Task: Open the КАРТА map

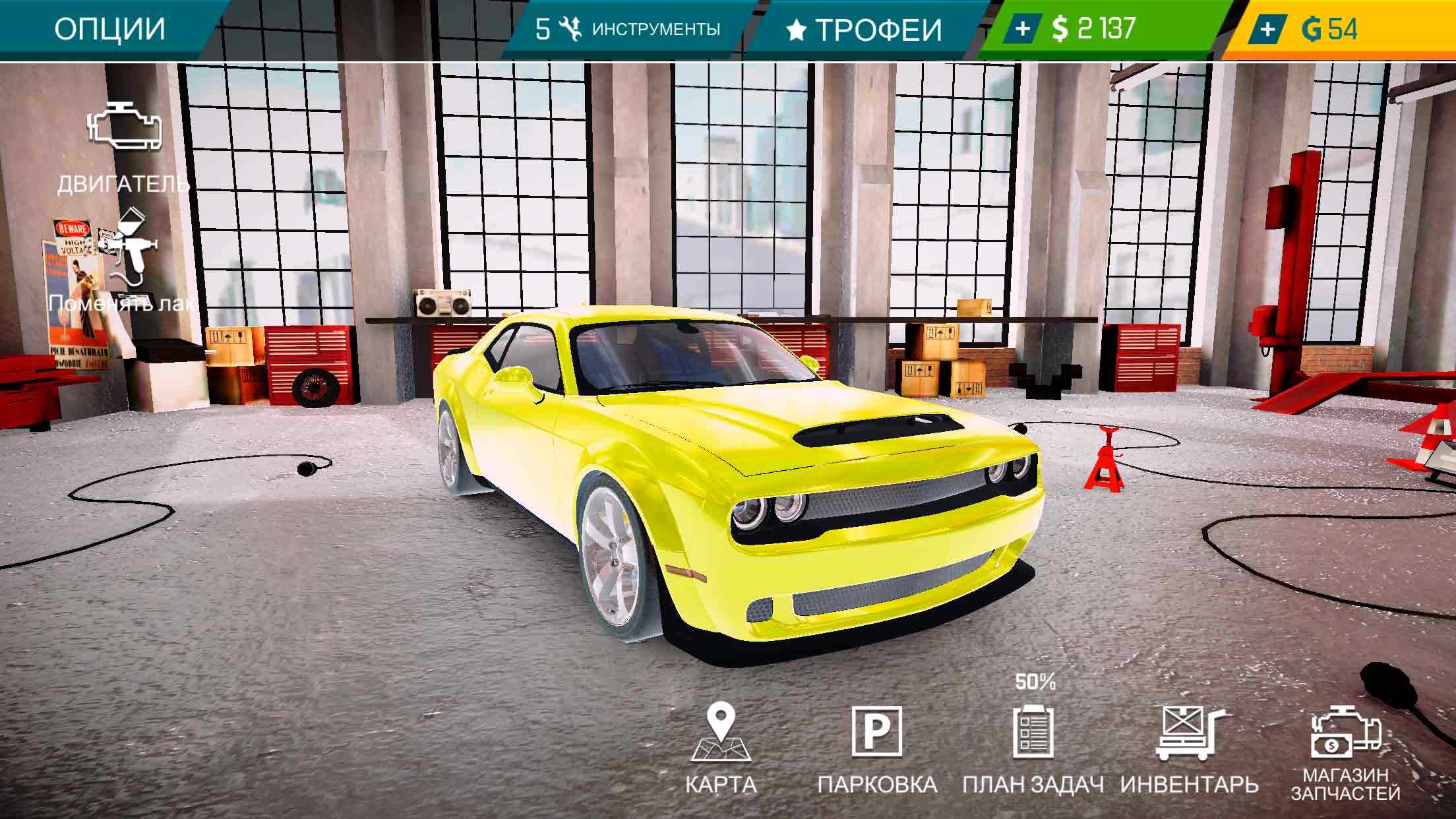Action: point(721,746)
